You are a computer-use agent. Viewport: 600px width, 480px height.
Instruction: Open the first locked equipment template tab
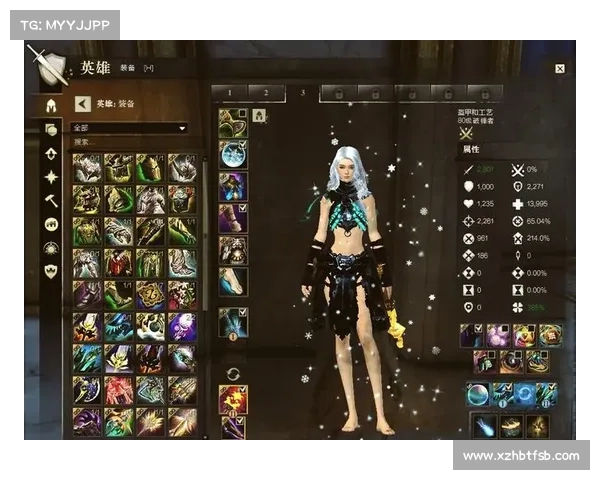339,93
